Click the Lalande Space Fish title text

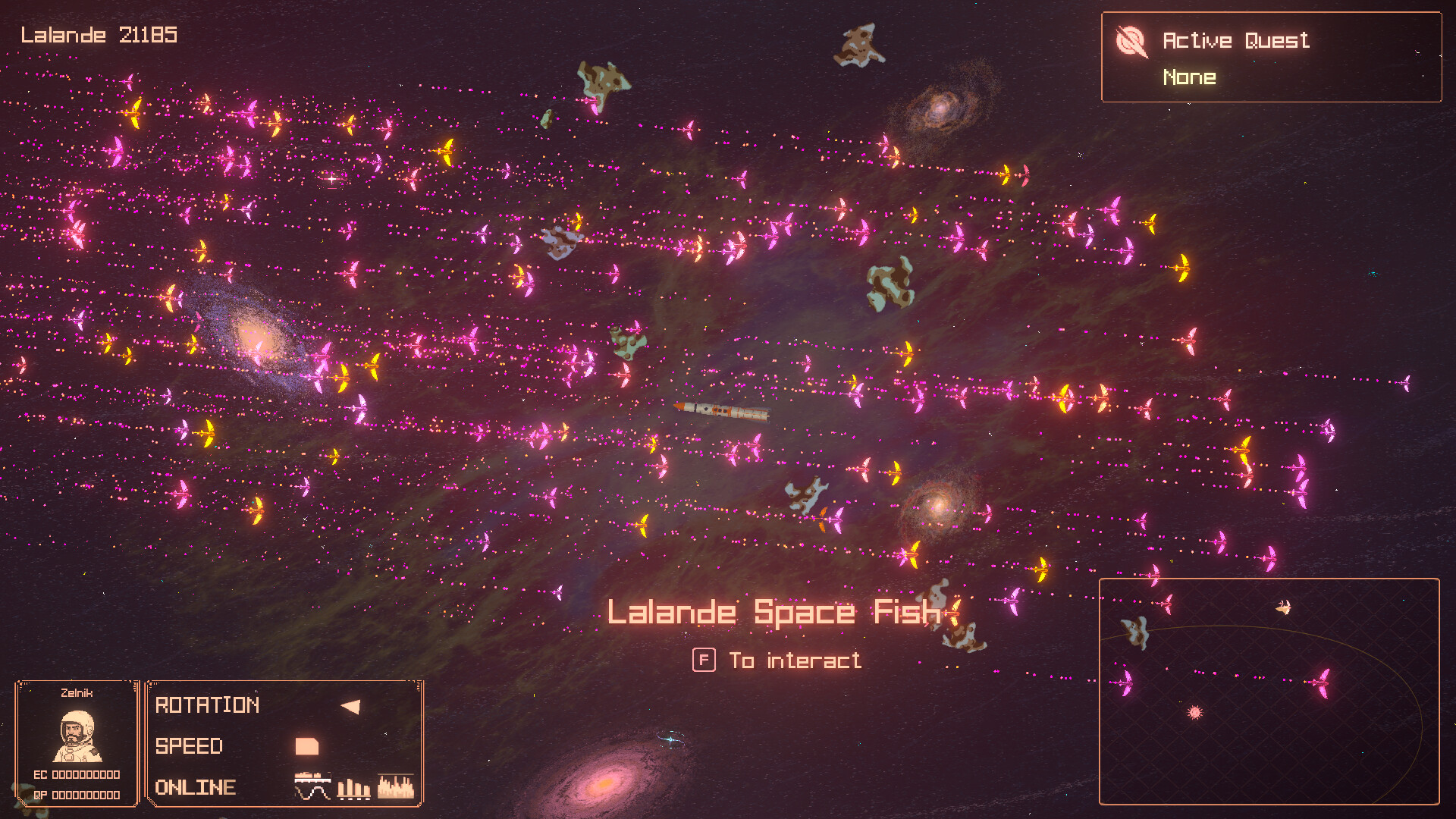click(775, 611)
